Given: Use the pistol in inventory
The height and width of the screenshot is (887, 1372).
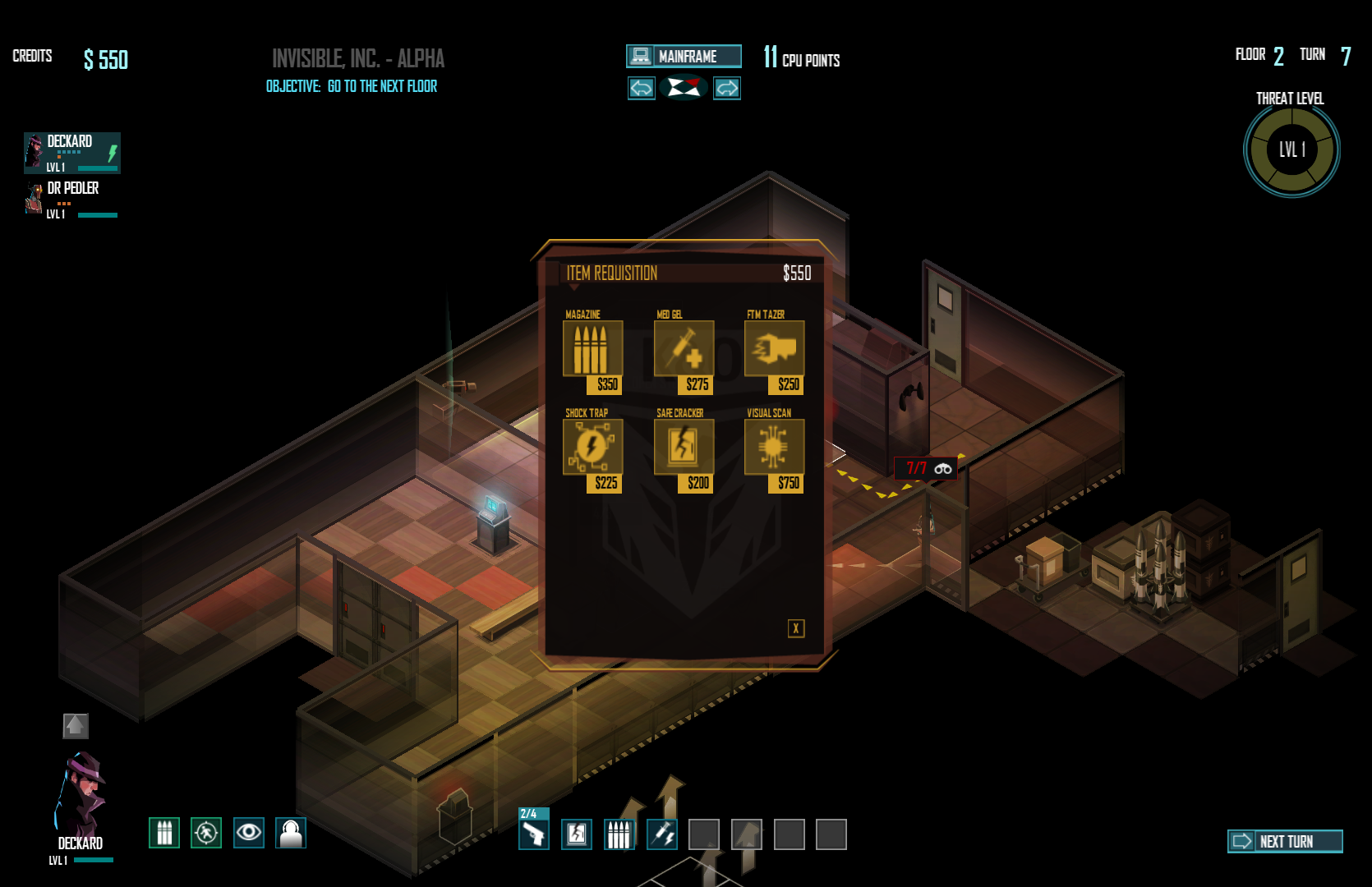Looking at the screenshot, I should tap(534, 834).
